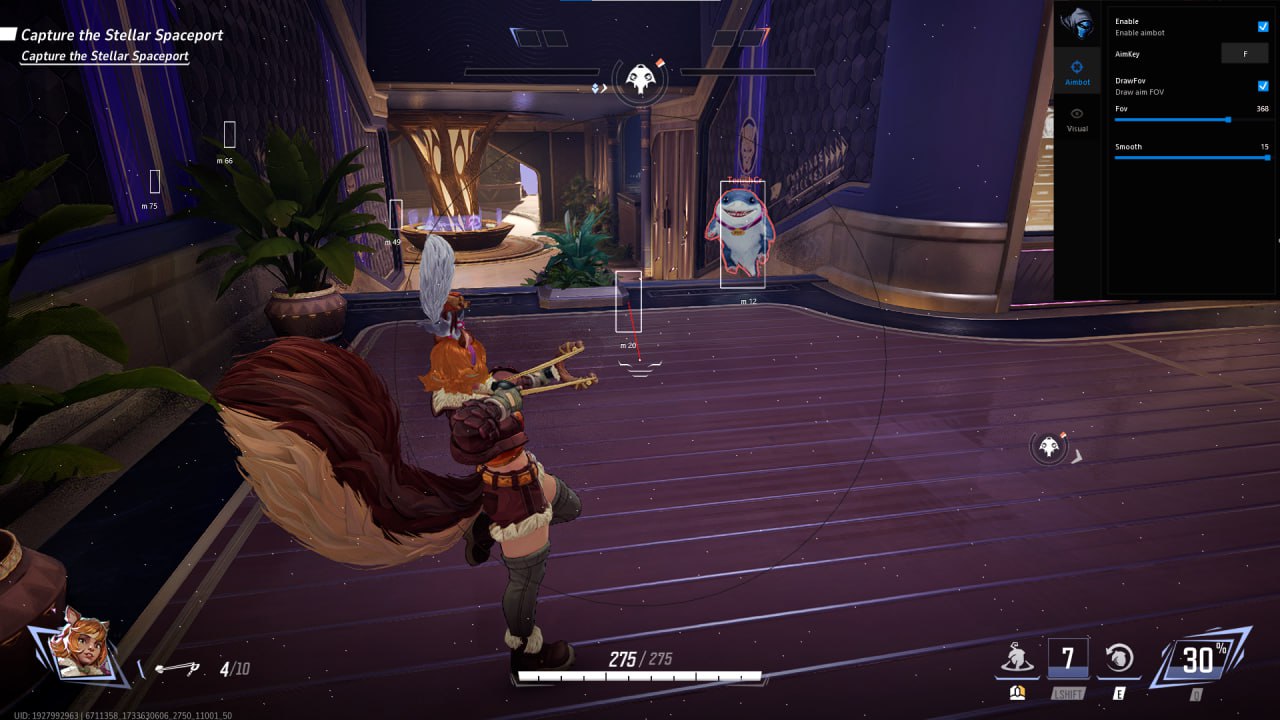The width and height of the screenshot is (1280, 720).
Task: Click the slingshot weapon icon
Action: (x=178, y=668)
